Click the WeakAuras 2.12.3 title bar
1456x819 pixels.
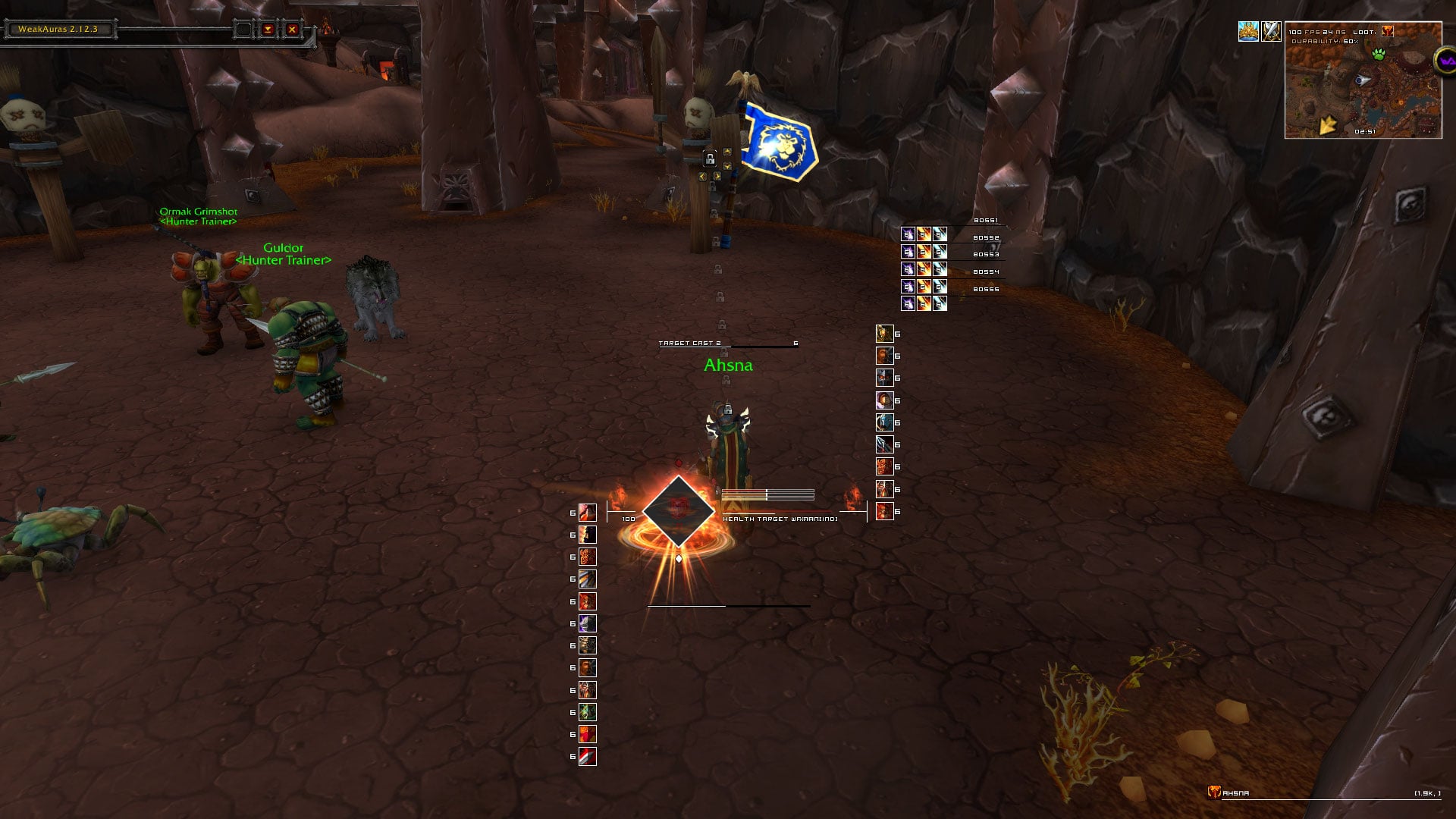[x=58, y=30]
